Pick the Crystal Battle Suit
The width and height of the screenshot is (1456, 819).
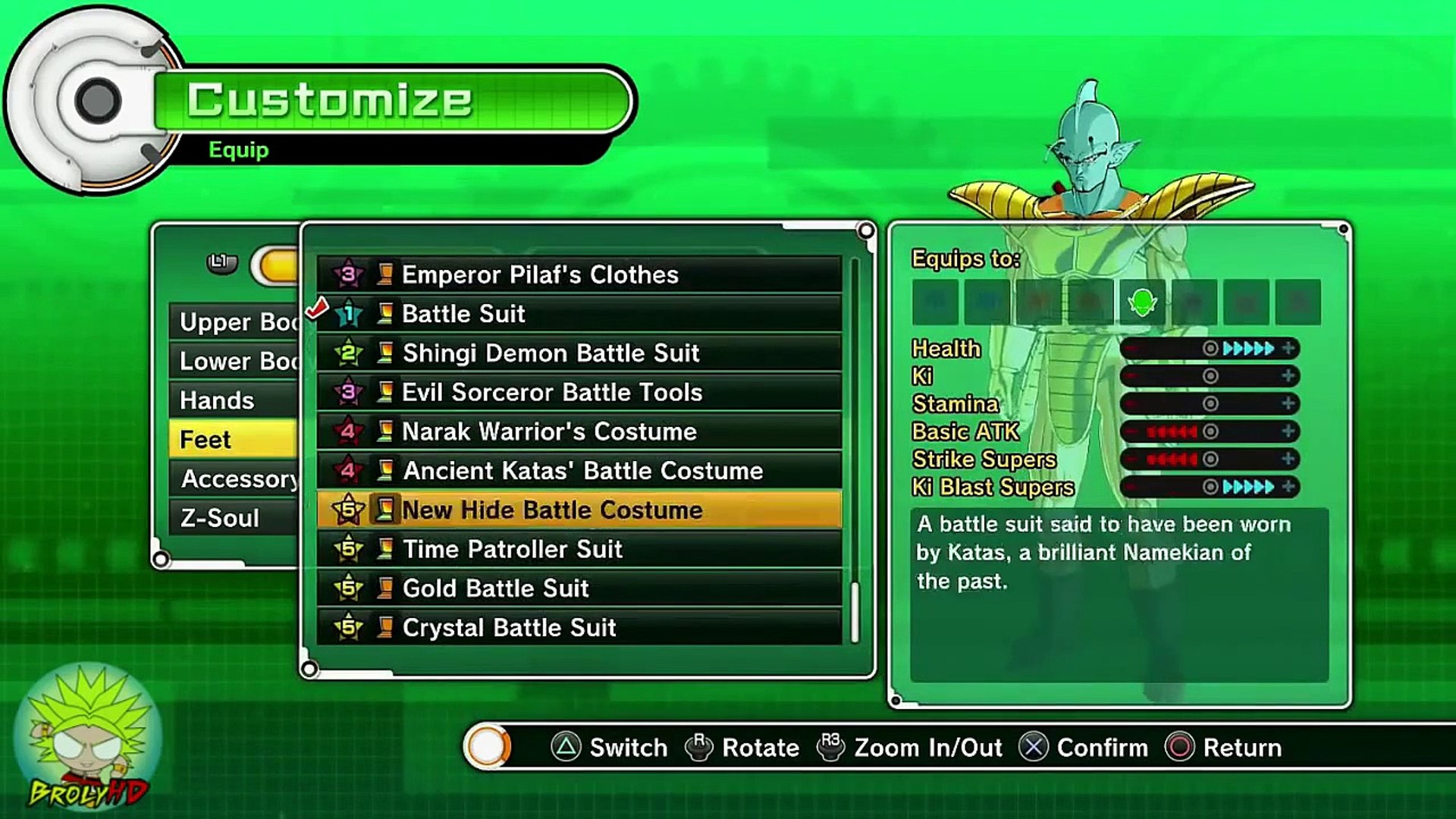[x=579, y=628]
